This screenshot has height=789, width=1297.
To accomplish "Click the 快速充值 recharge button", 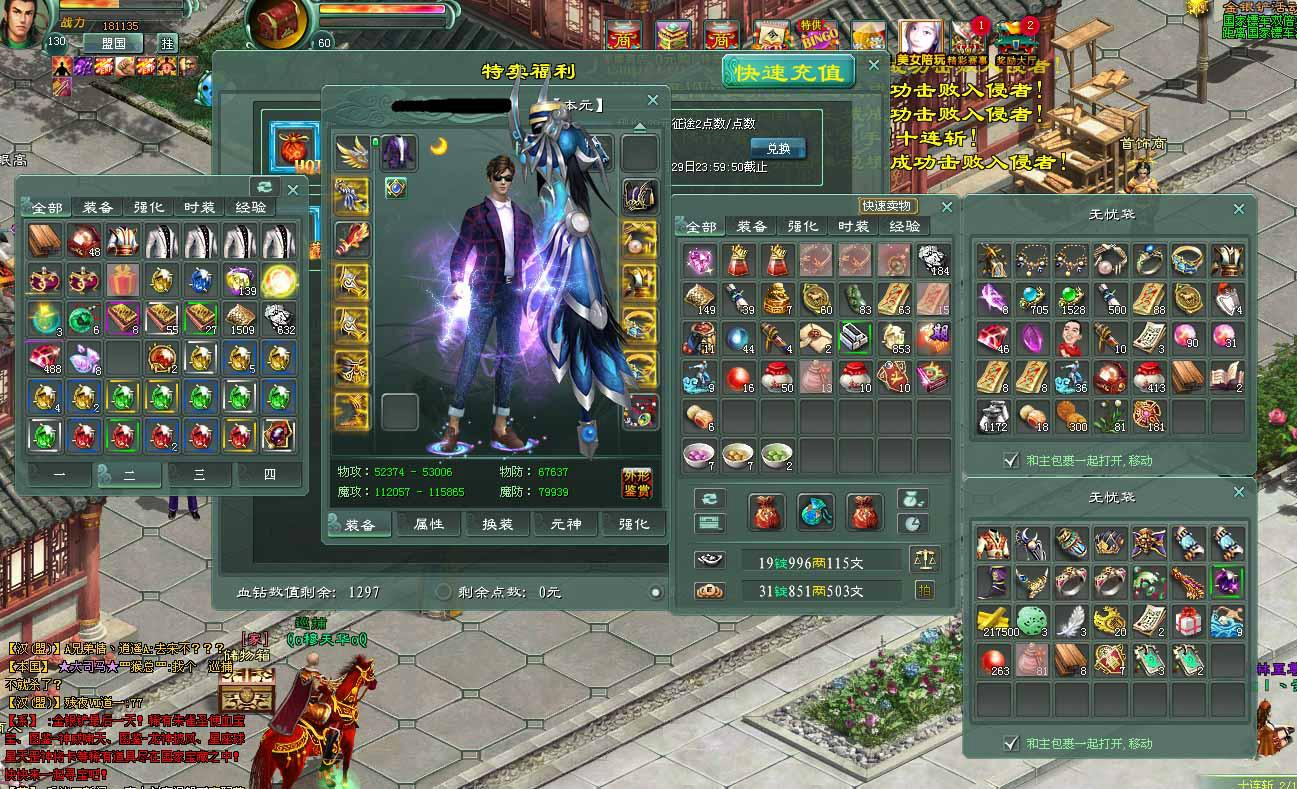I will tap(789, 72).
